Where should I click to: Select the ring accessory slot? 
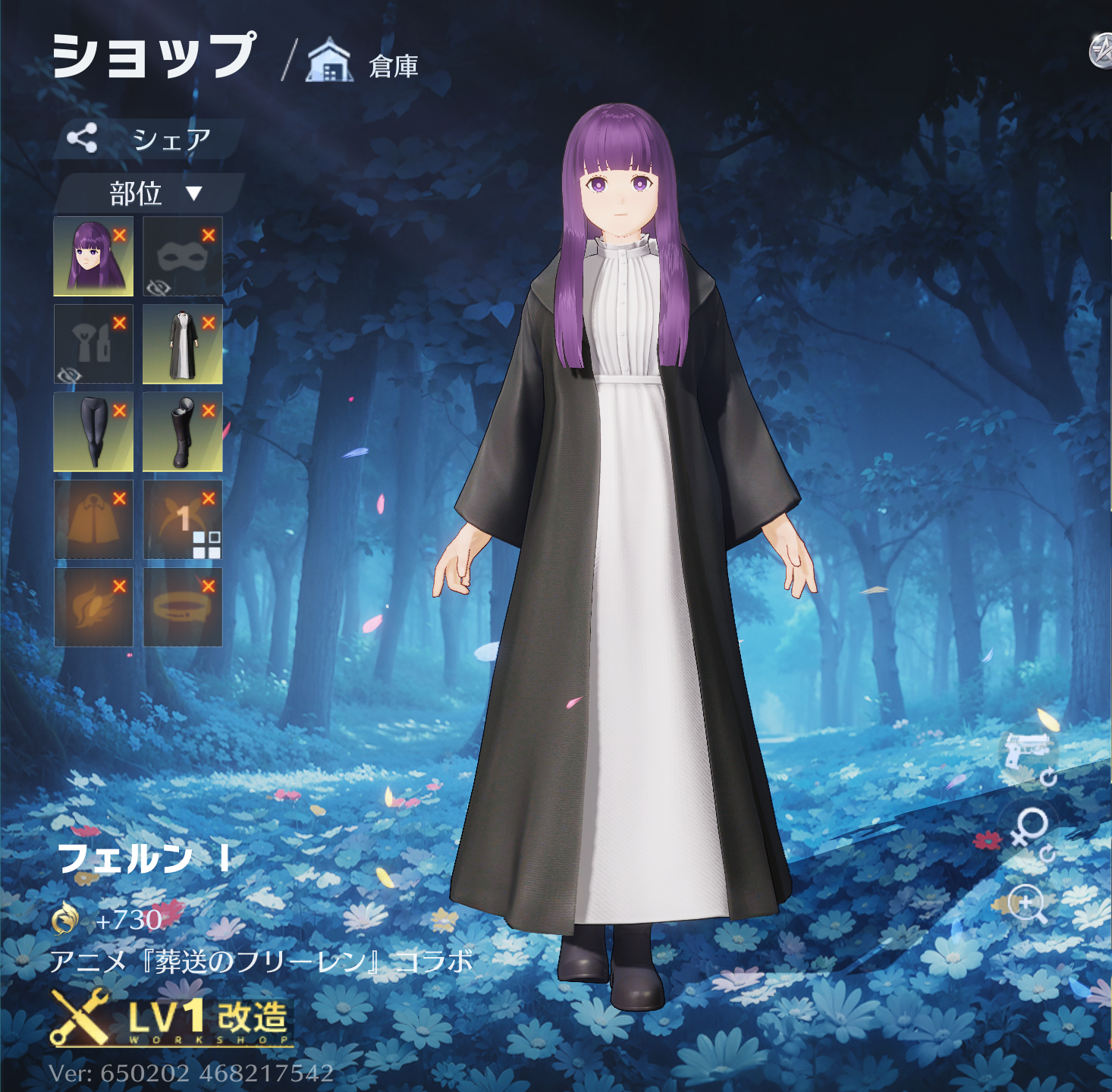point(182,607)
